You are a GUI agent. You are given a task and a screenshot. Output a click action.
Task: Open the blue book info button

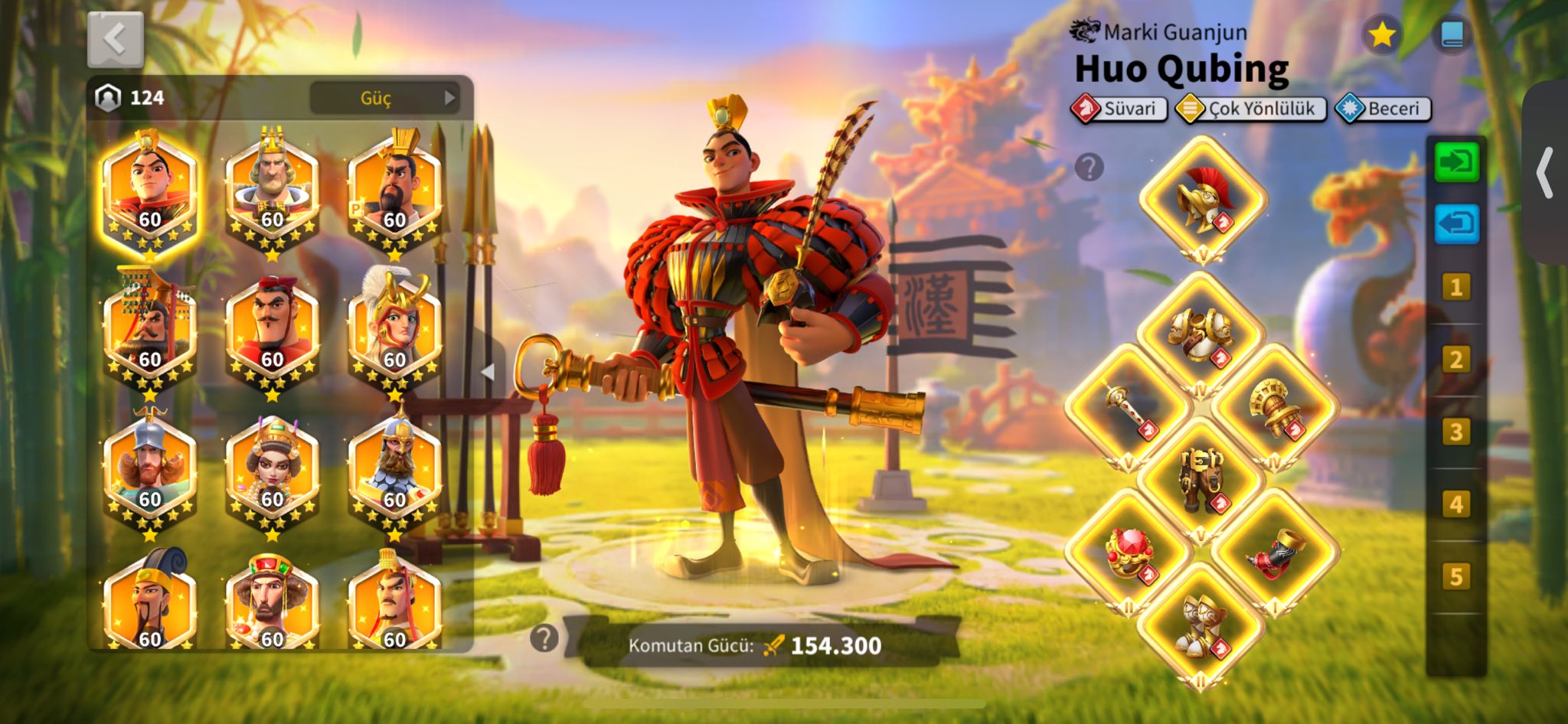click(x=1452, y=34)
